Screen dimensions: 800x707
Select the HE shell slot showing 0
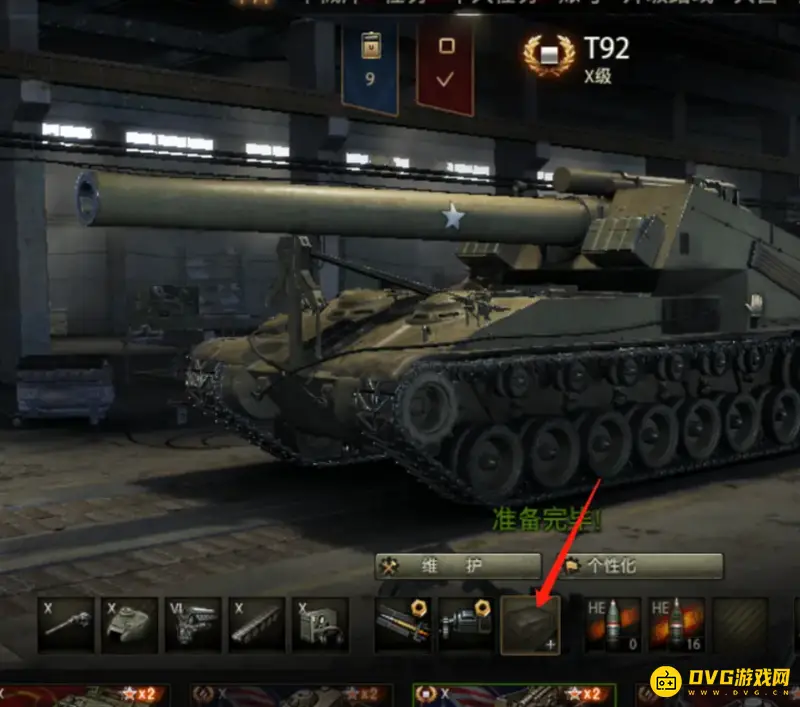[x=613, y=625]
